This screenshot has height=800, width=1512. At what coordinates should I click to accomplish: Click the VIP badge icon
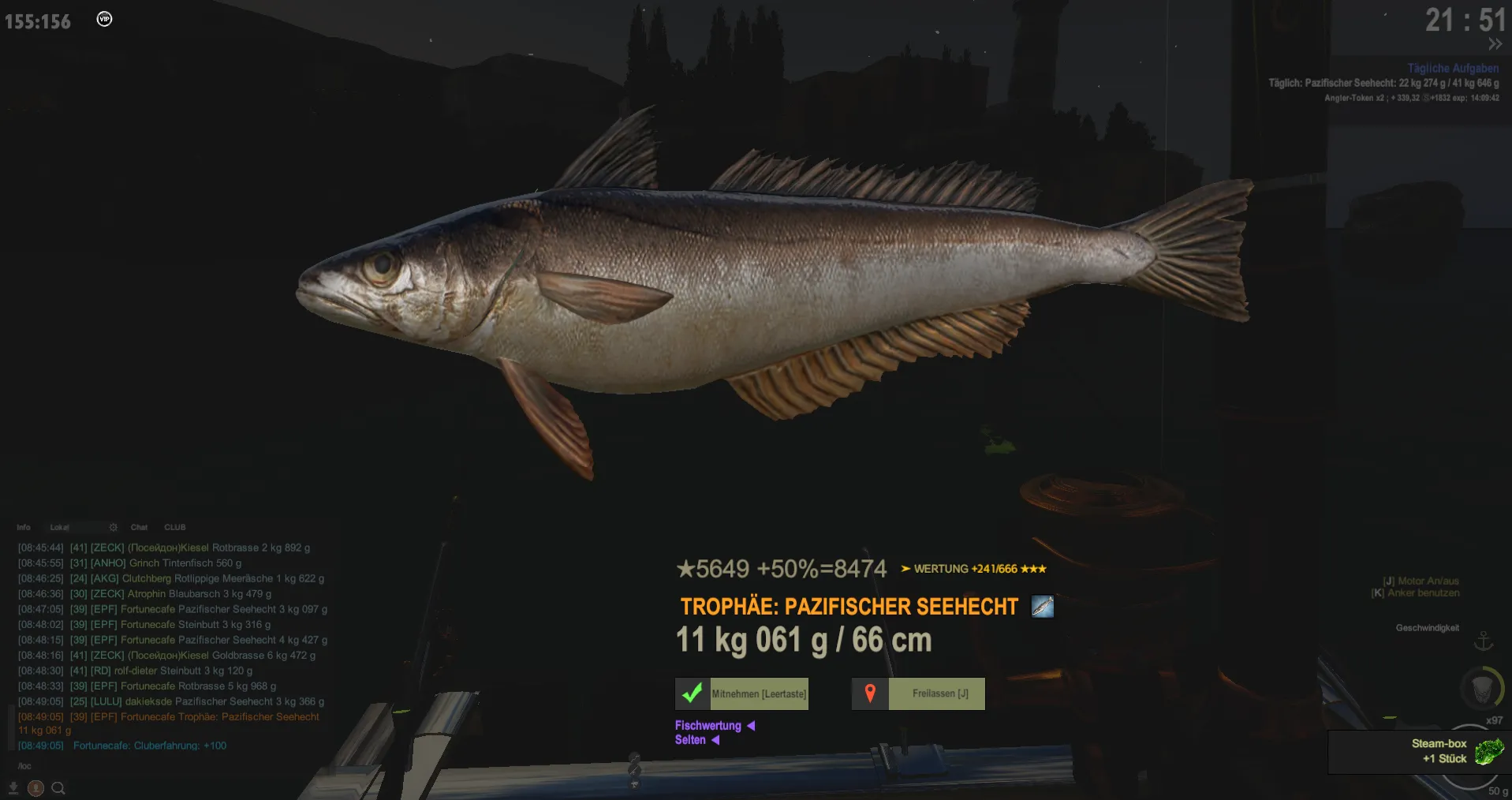tap(104, 19)
